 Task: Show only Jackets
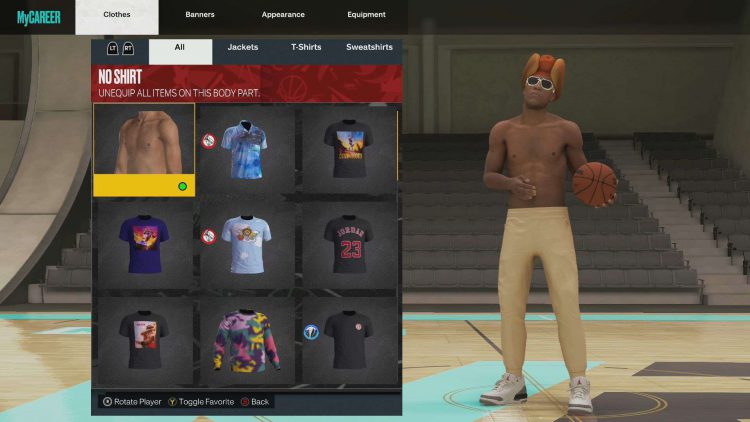pyautogui.click(x=242, y=47)
